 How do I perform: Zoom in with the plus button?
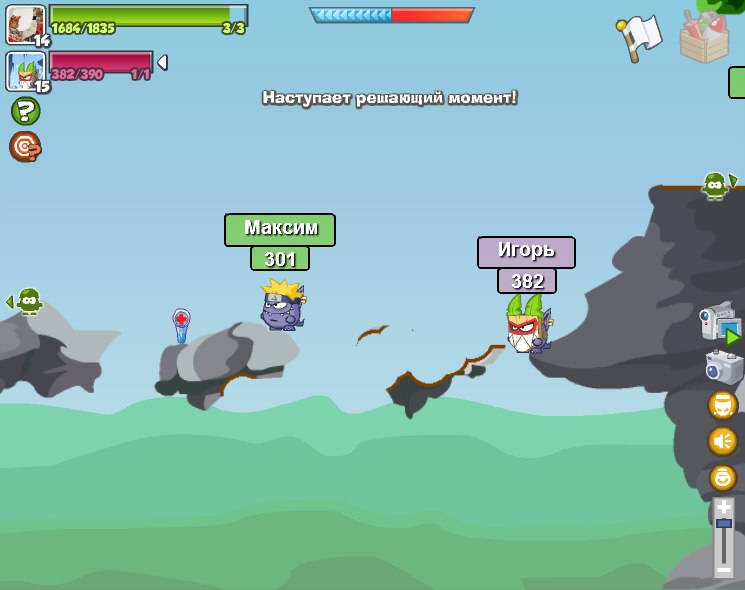pos(724,508)
